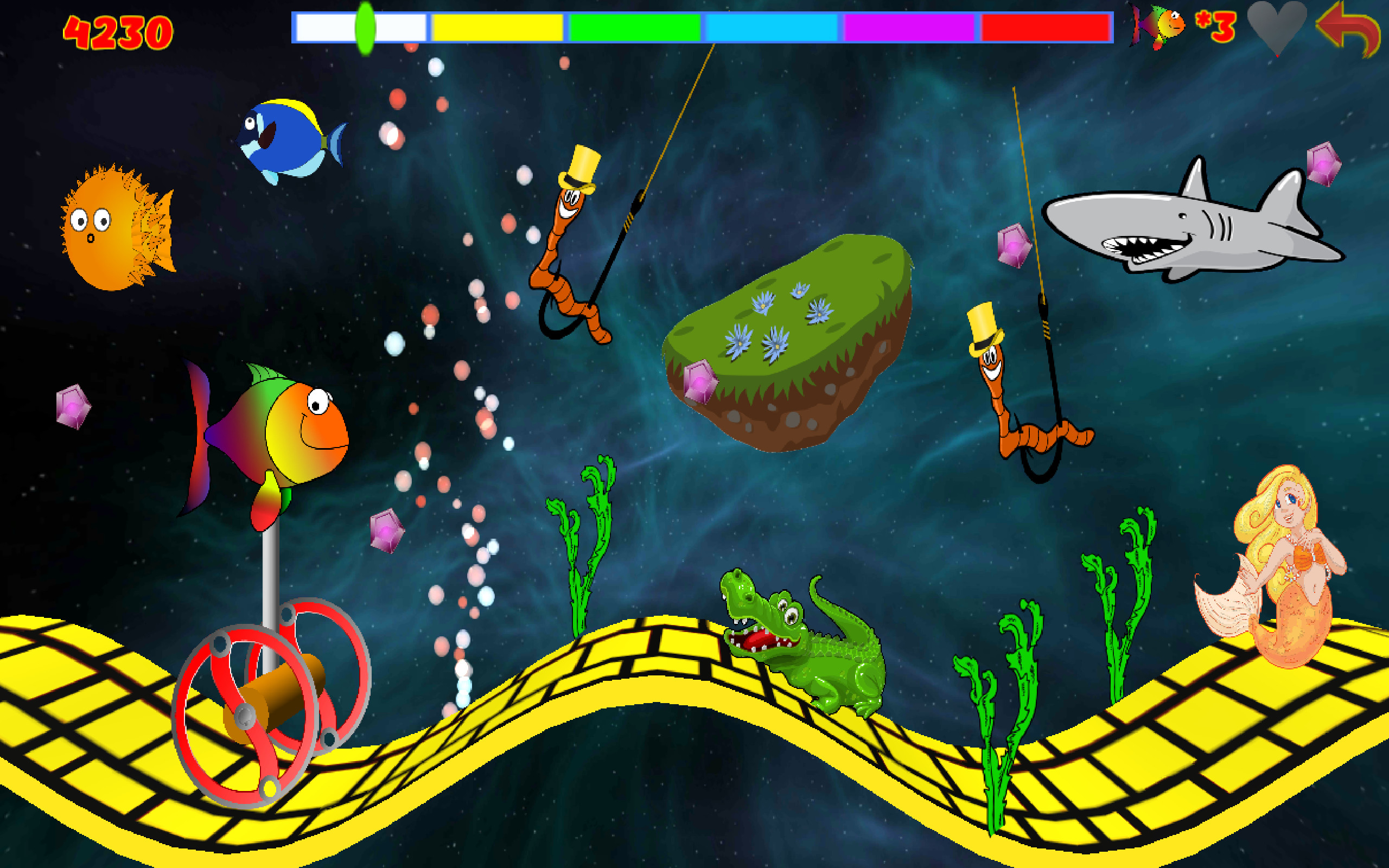This screenshot has height=868, width=1389.
Task: Tap the score display showing 4230
Action: [118, 31]
